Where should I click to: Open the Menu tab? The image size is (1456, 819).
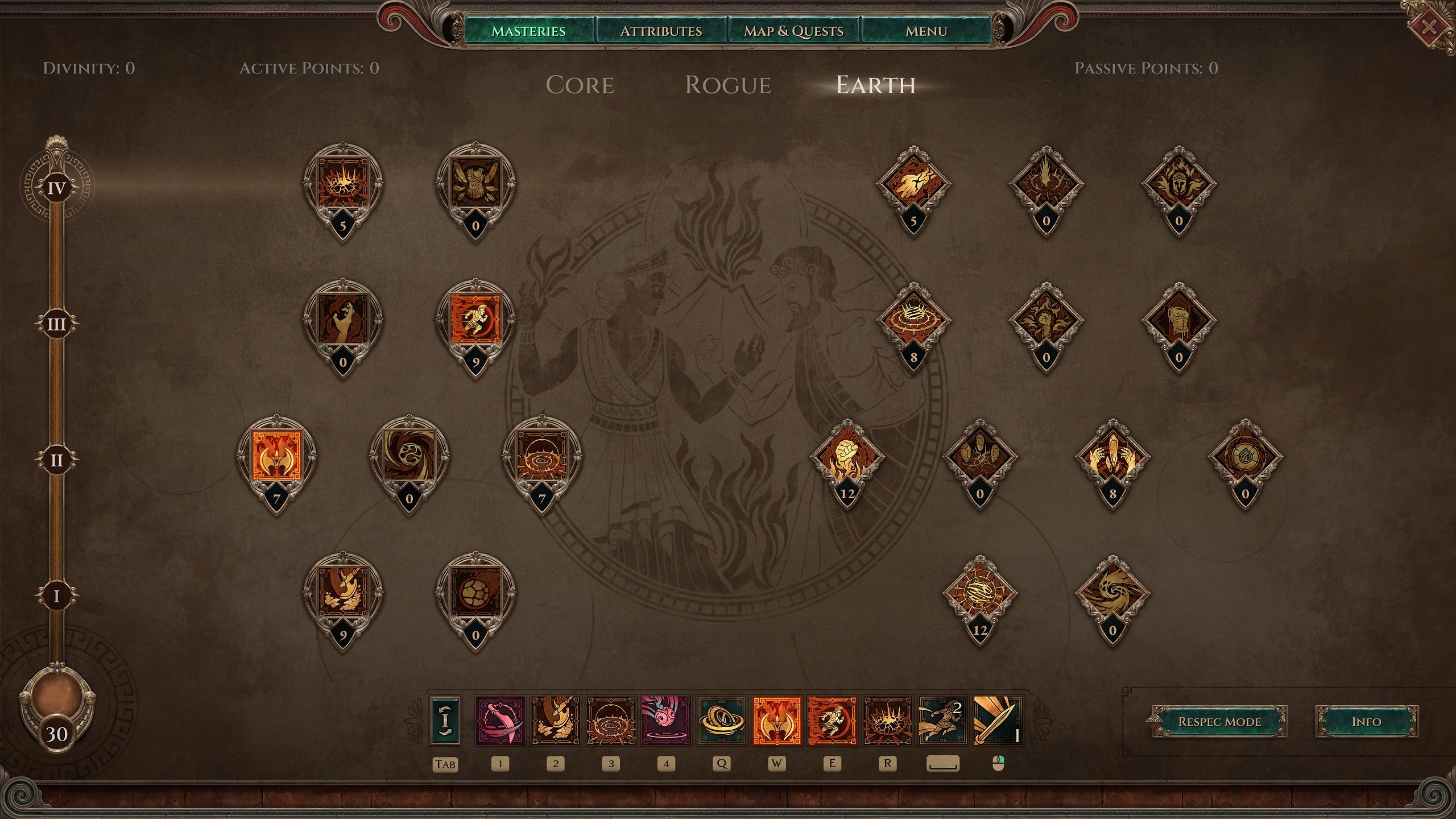click(926, 31)
